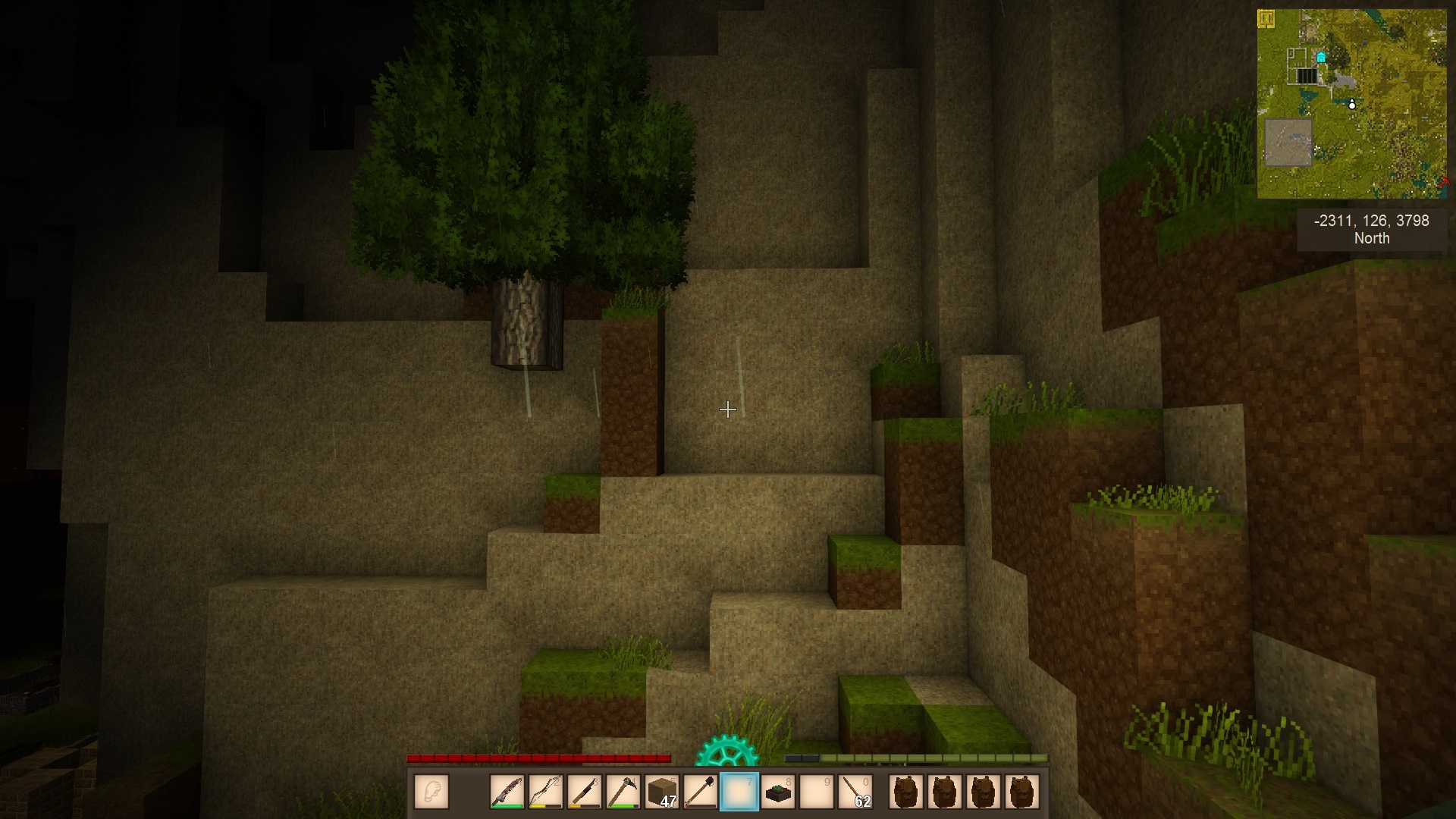
Task: Select the curved blade in hotbar slot 1
Action: (x=507, y=792)
